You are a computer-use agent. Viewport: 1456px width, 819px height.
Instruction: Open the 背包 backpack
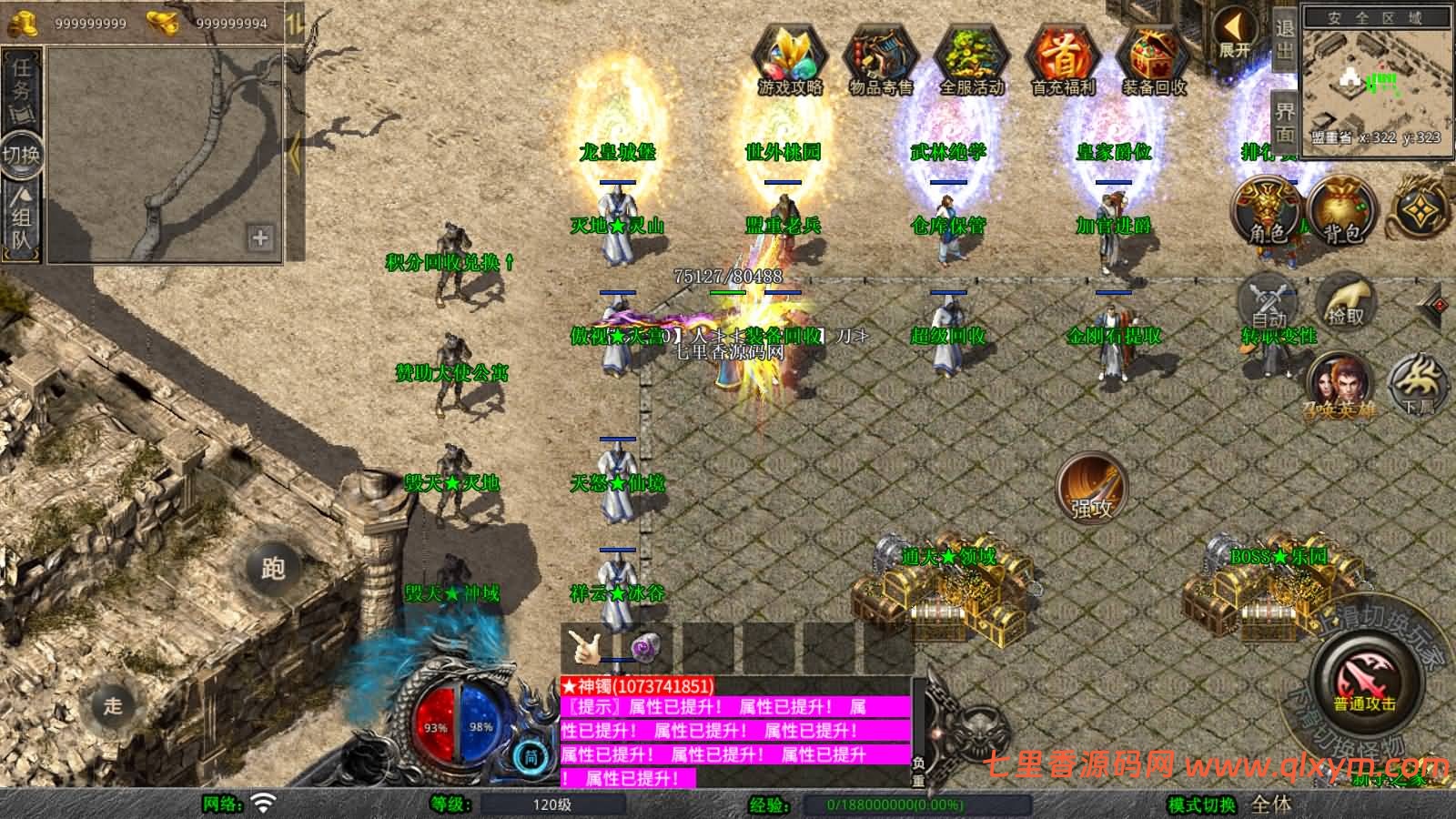tap(1341, 211)
